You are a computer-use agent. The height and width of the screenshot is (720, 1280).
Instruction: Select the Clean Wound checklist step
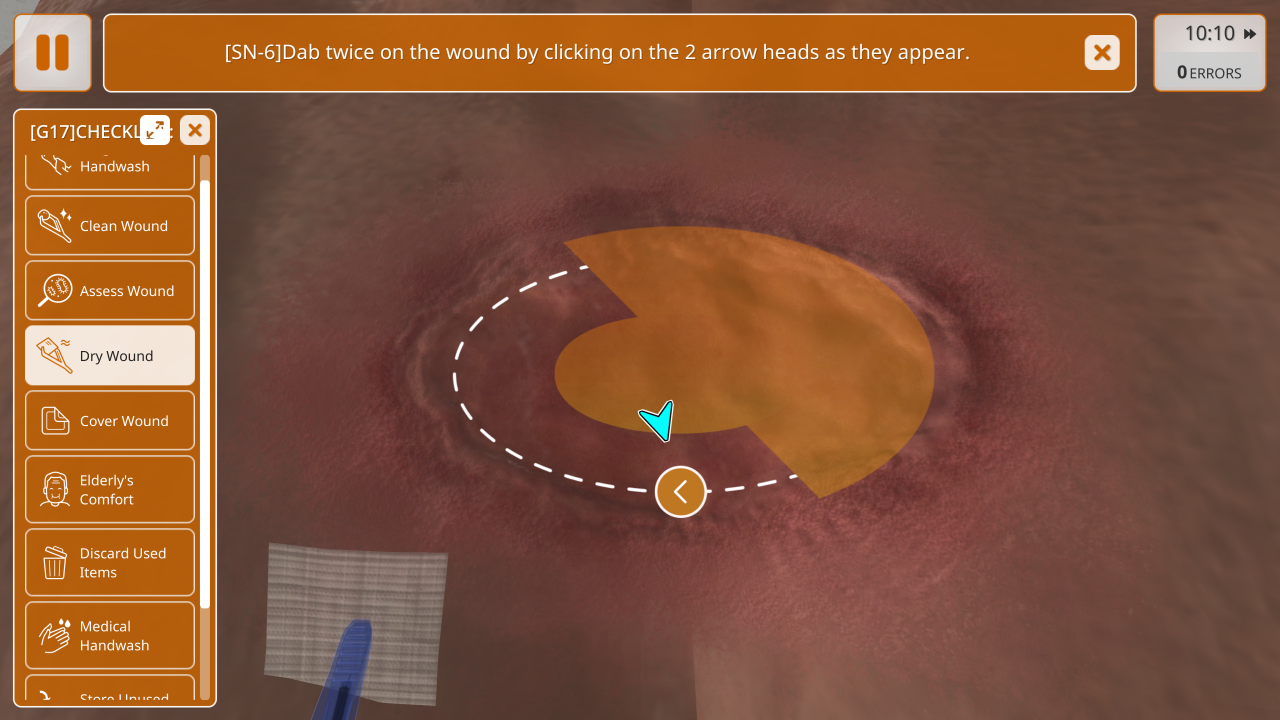coord(110,226)
